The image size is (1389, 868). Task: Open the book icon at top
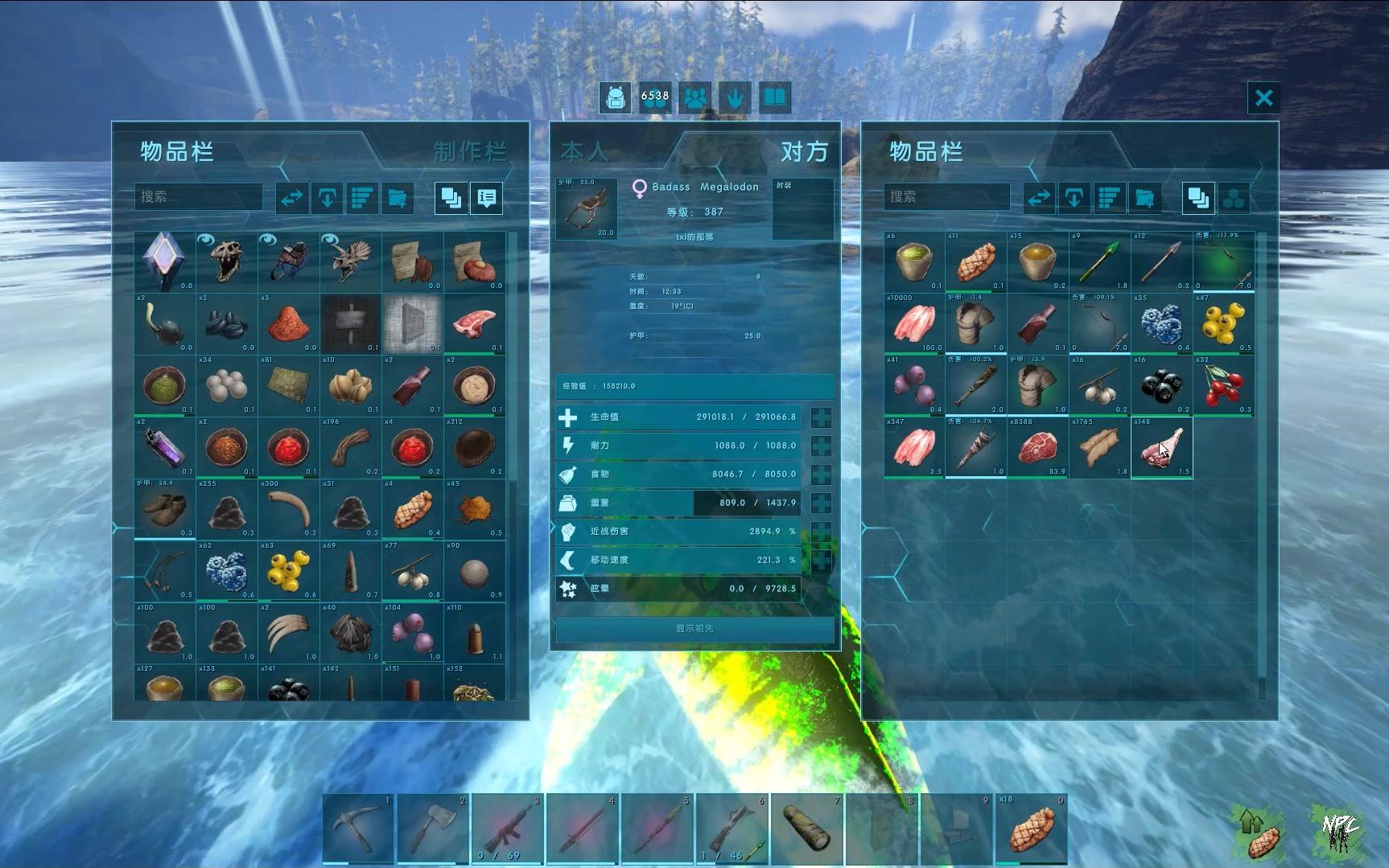pos(775,98)
